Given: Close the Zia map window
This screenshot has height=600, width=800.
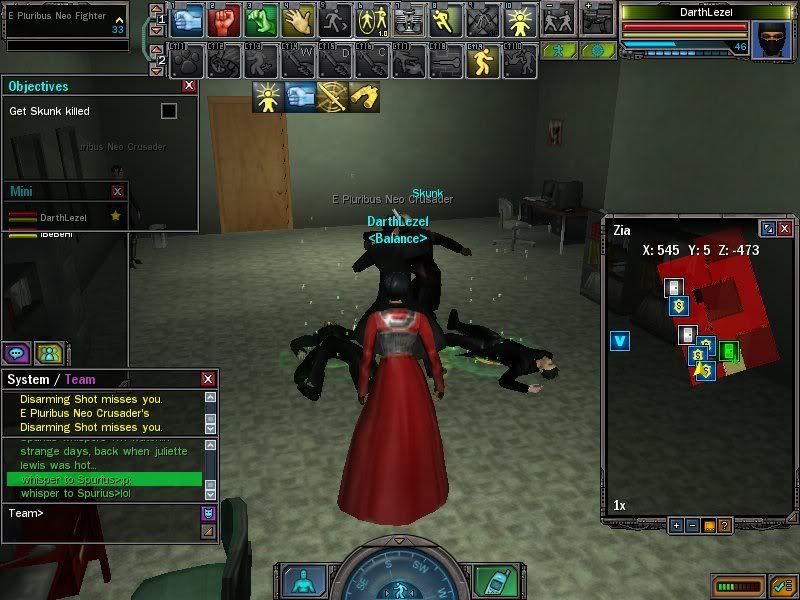Looking at the screenshot, I should [x=785, y=229].
